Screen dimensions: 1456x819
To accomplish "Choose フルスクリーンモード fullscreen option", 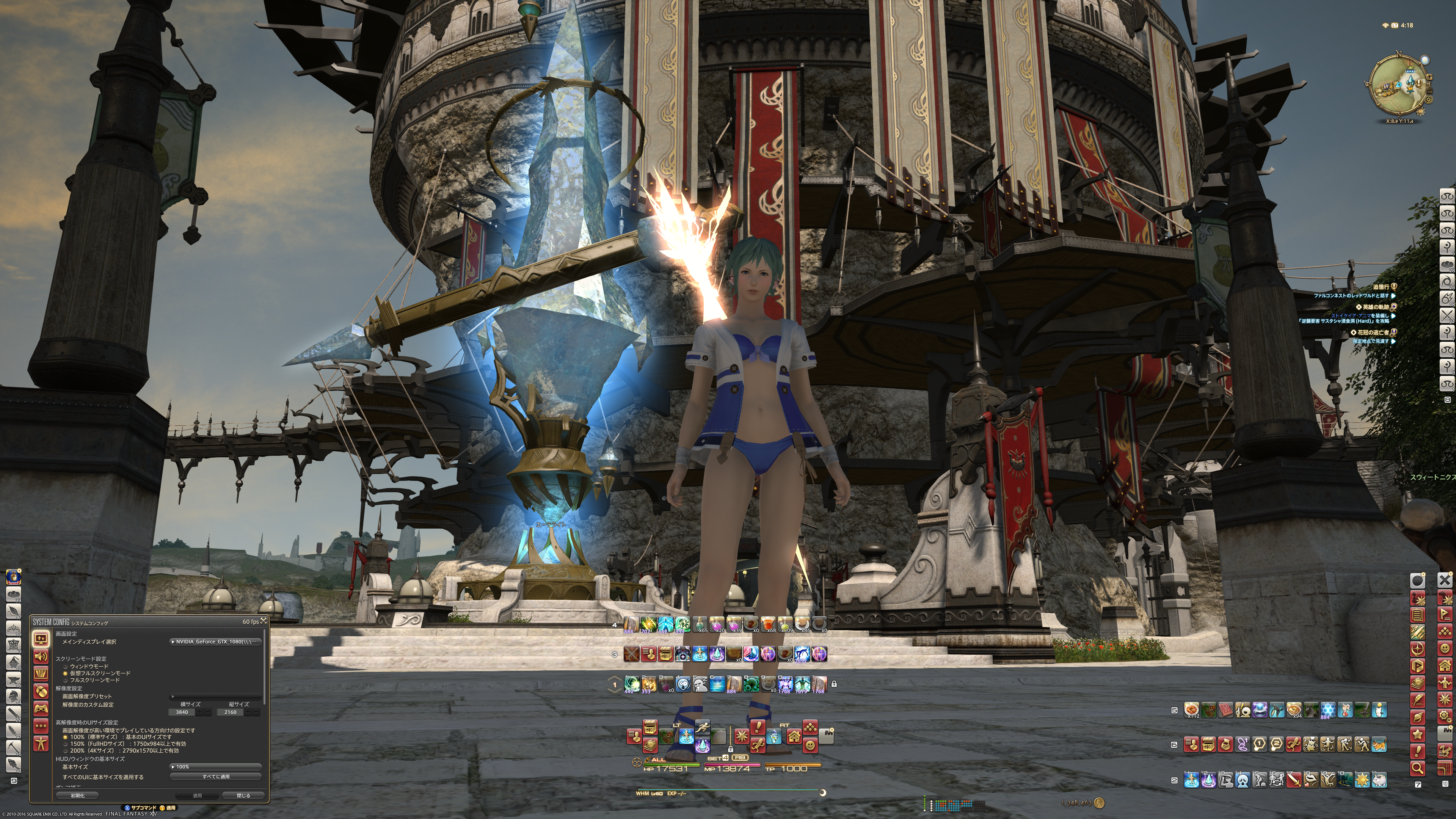I will [66, 680].
